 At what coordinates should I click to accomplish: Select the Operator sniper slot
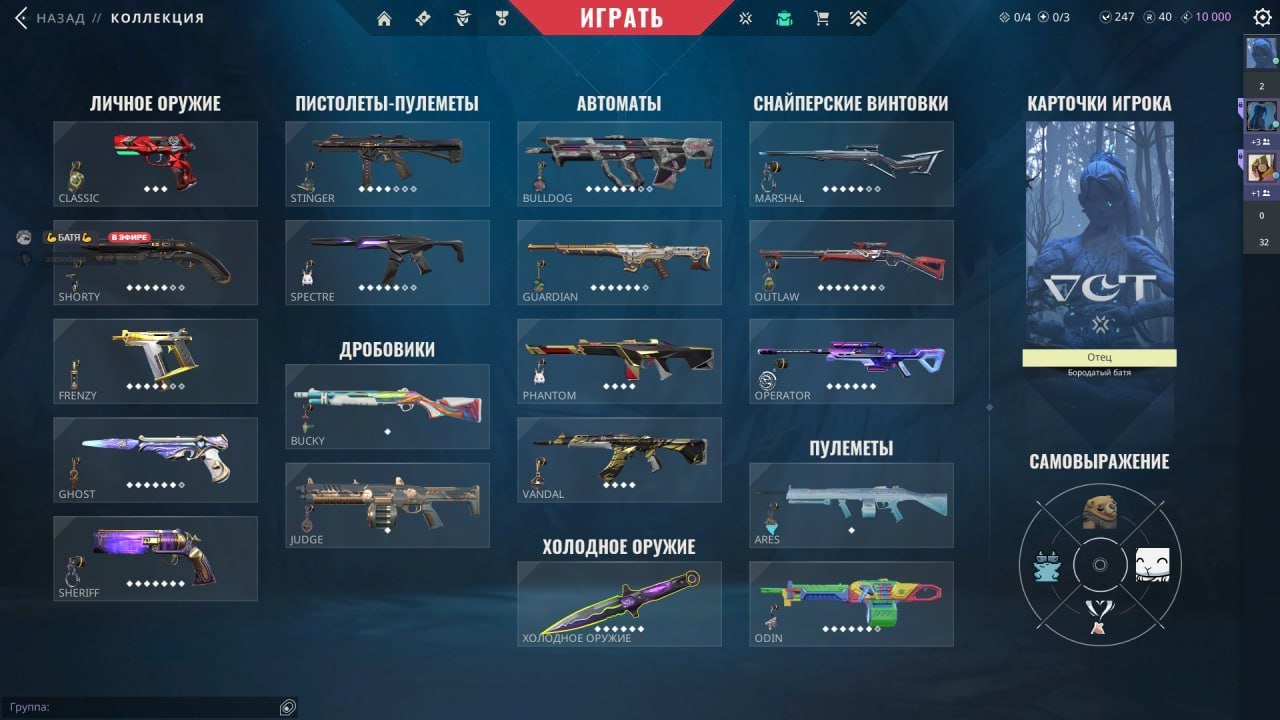pos(851,361)
